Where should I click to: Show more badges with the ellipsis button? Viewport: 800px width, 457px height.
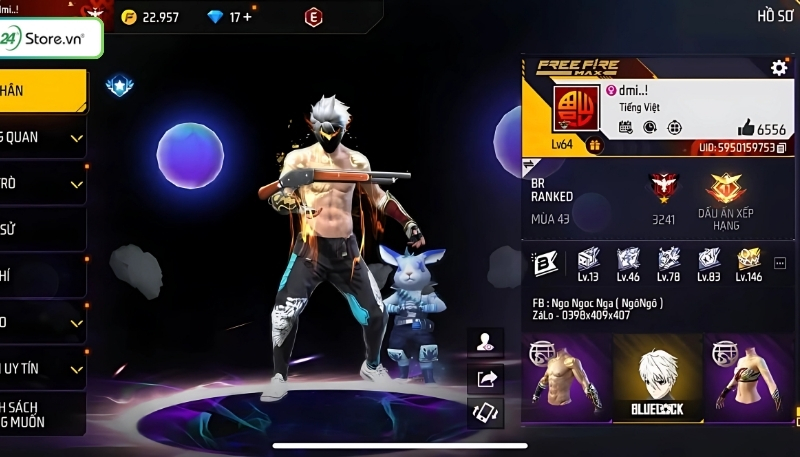(x=779, y=262)
